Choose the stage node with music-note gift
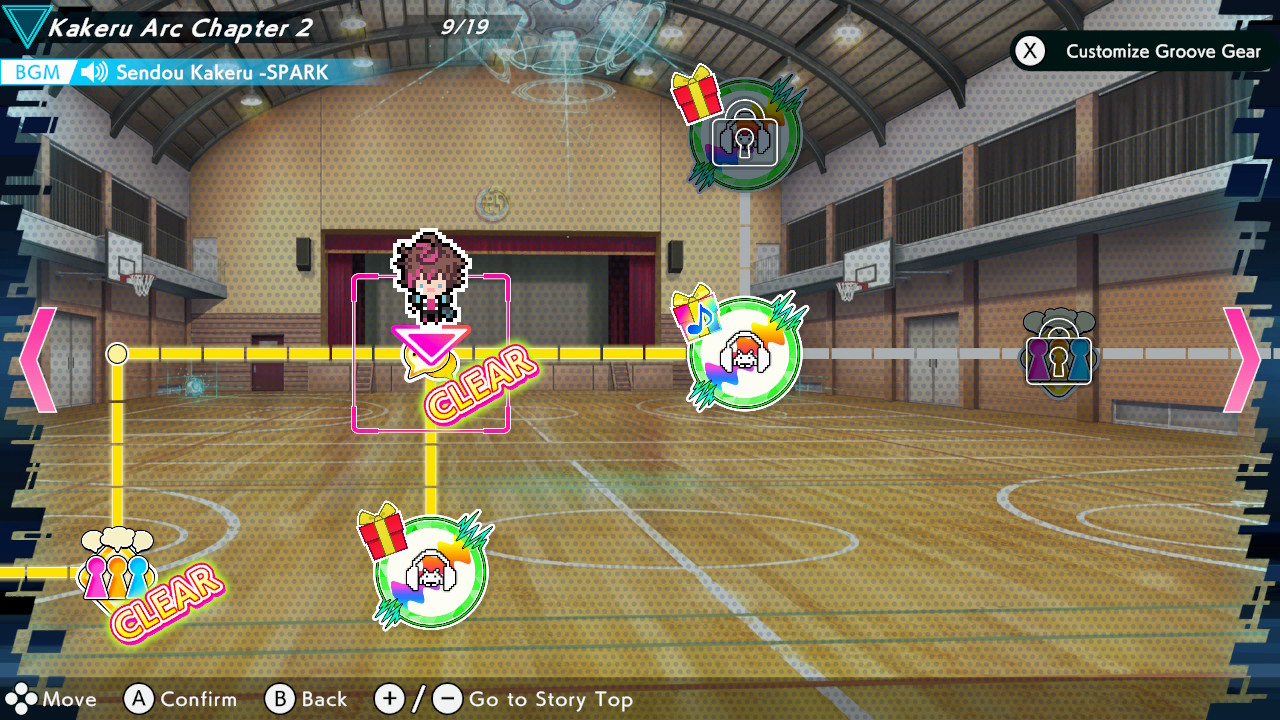Screen dimensions: 1280x720 745,353
